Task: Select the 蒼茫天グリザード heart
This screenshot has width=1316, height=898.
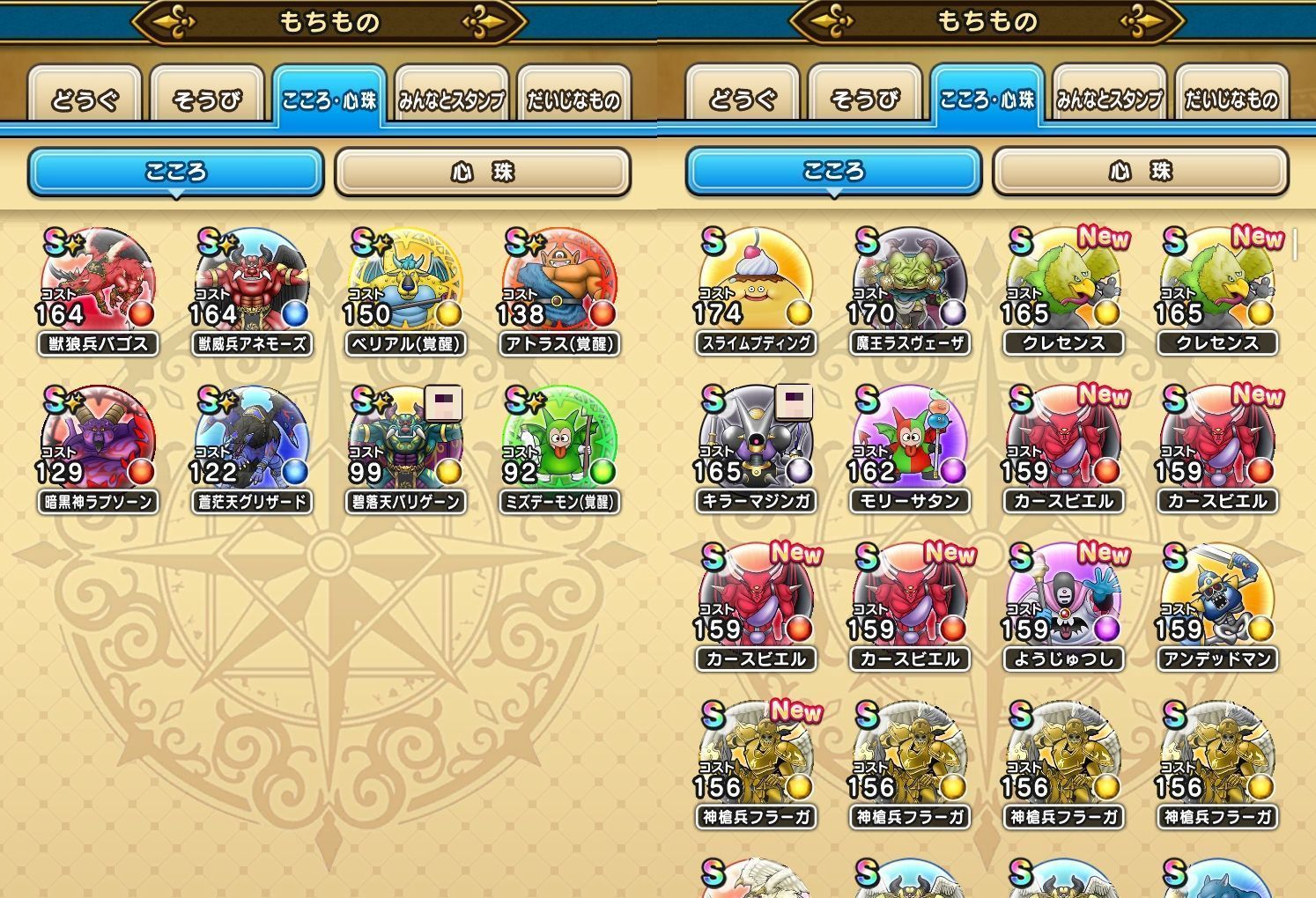Action: click(x=252, y=442)
